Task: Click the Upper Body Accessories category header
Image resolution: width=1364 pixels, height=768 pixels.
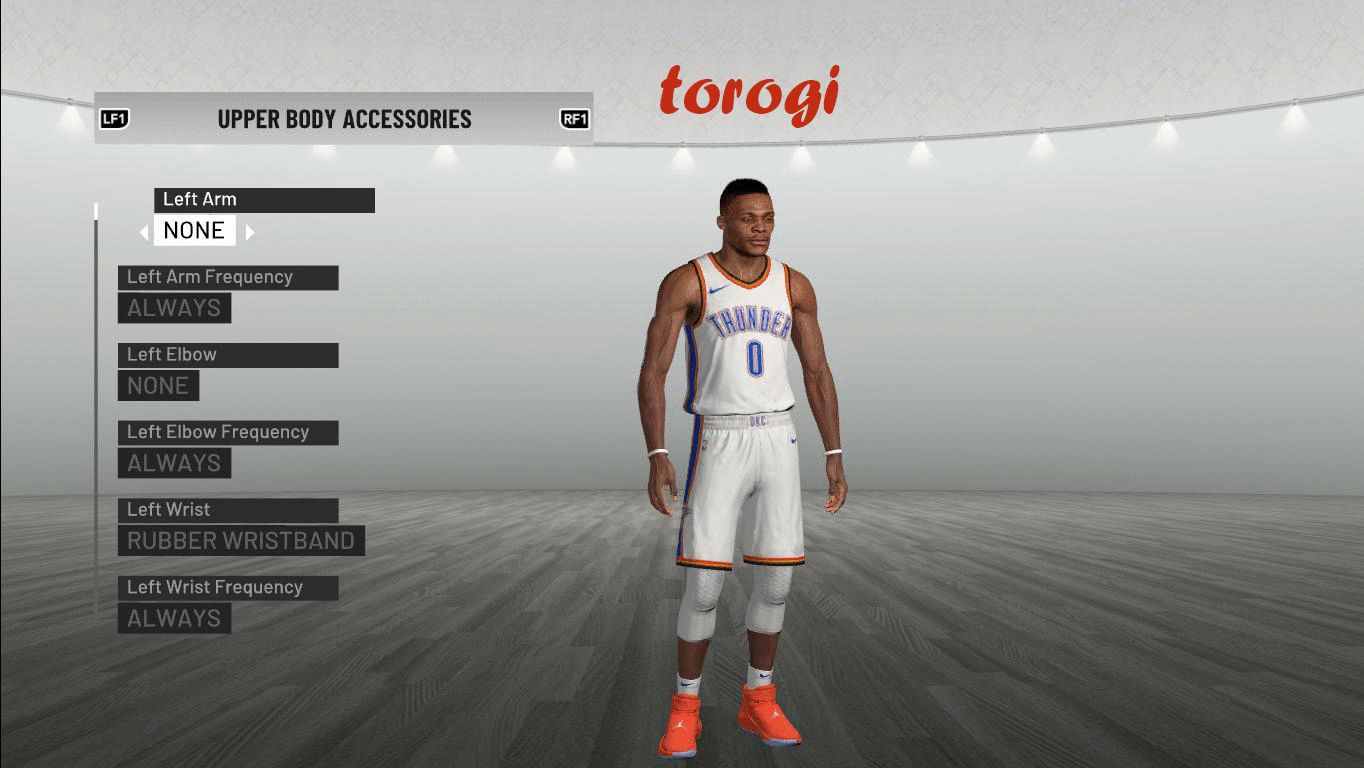Action: click(344, 119)
